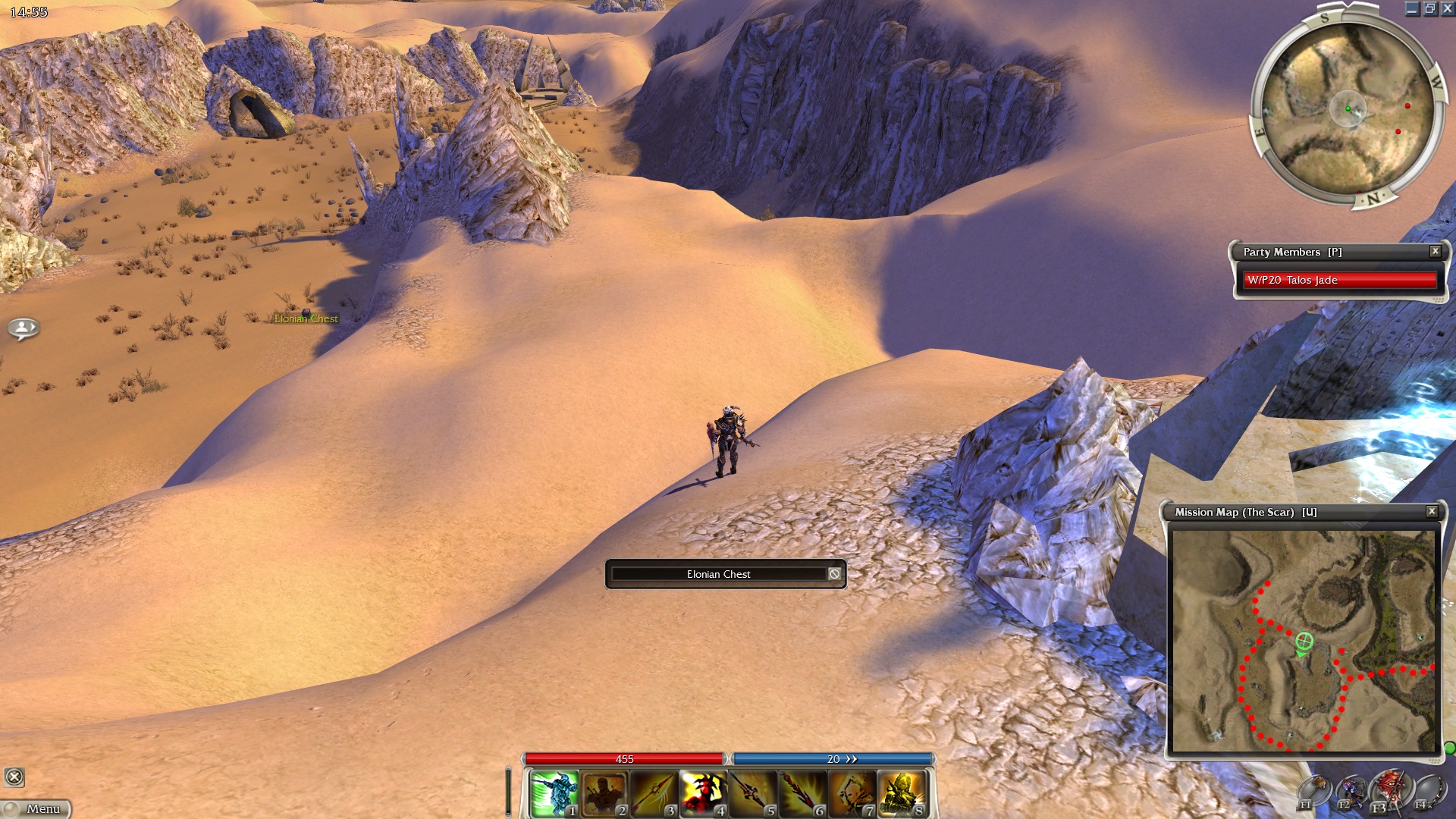1456x819 pixels.
Task: Use skill 2 showing a brown figure
Action: 604,793
